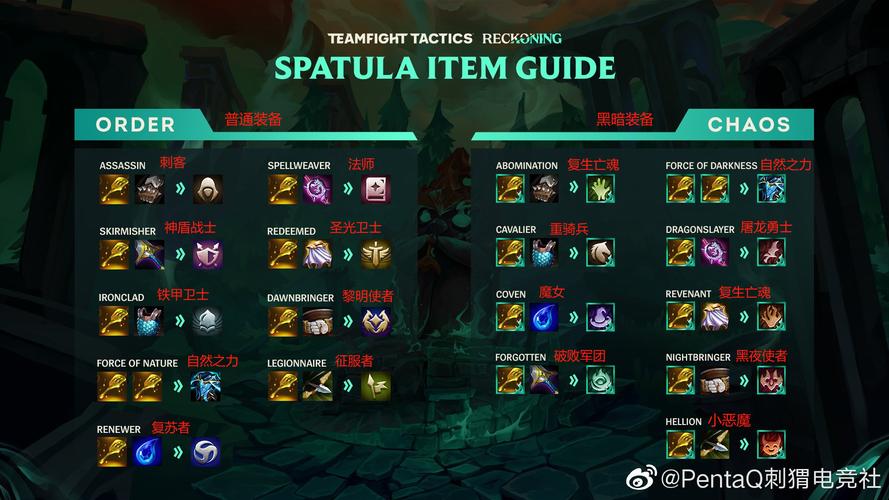This screenshot has width=889, height=500.
Task: Select the Force of Darkness result icon
Action: click(771, 189)
